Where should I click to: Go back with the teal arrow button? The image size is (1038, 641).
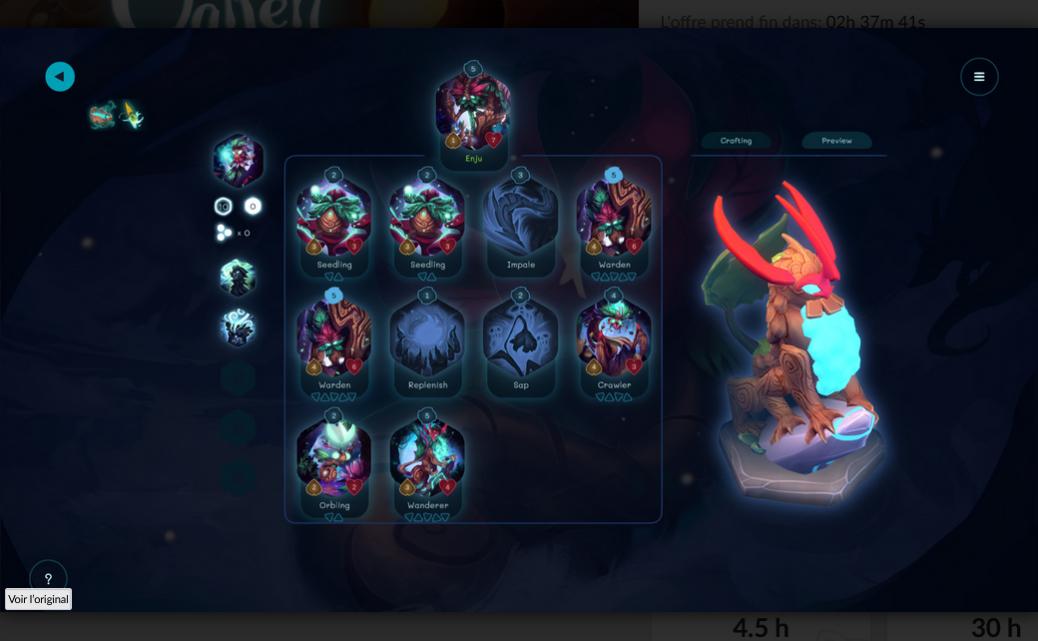pos(60,77)
